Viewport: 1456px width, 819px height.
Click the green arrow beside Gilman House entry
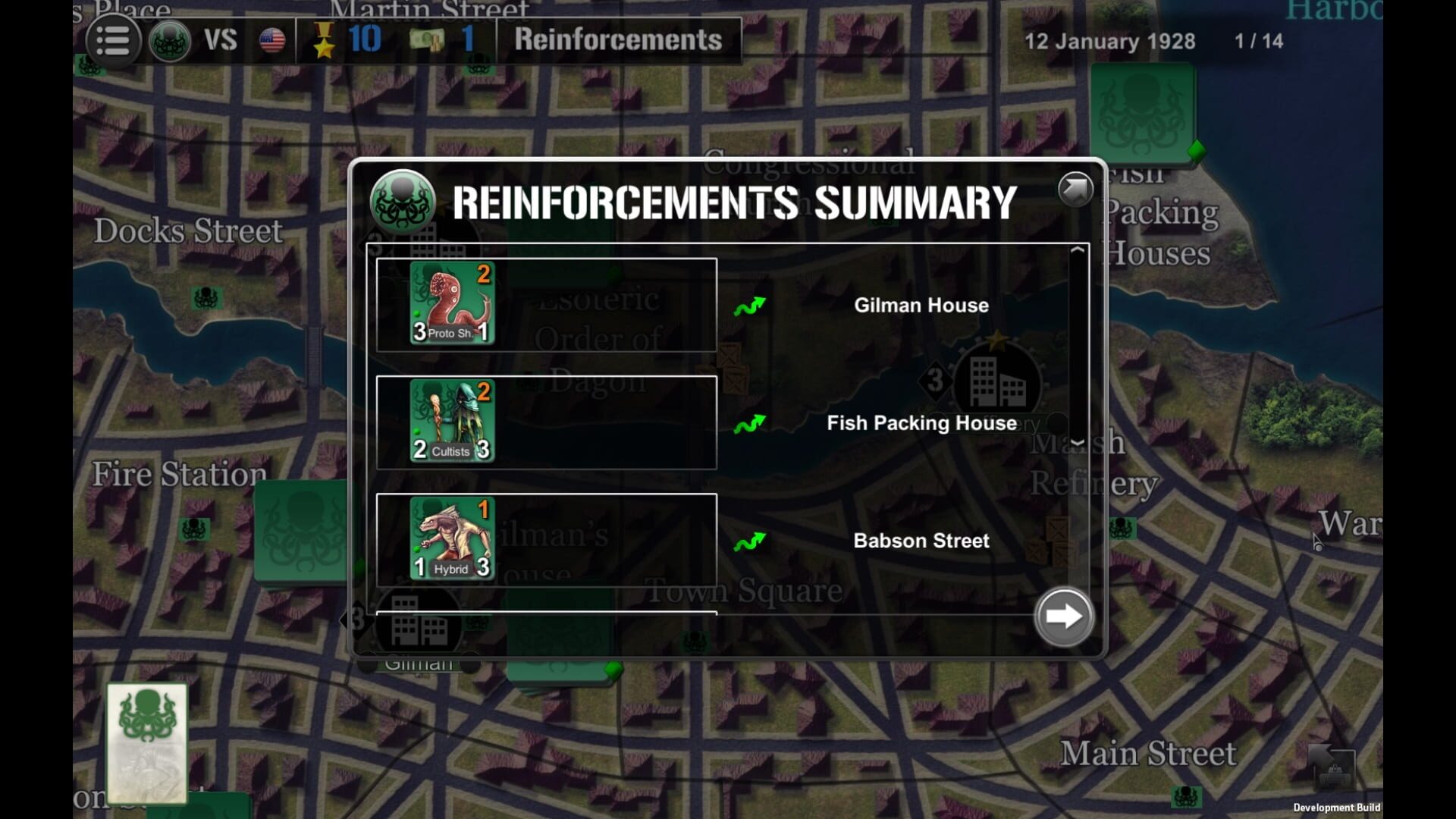752,305
